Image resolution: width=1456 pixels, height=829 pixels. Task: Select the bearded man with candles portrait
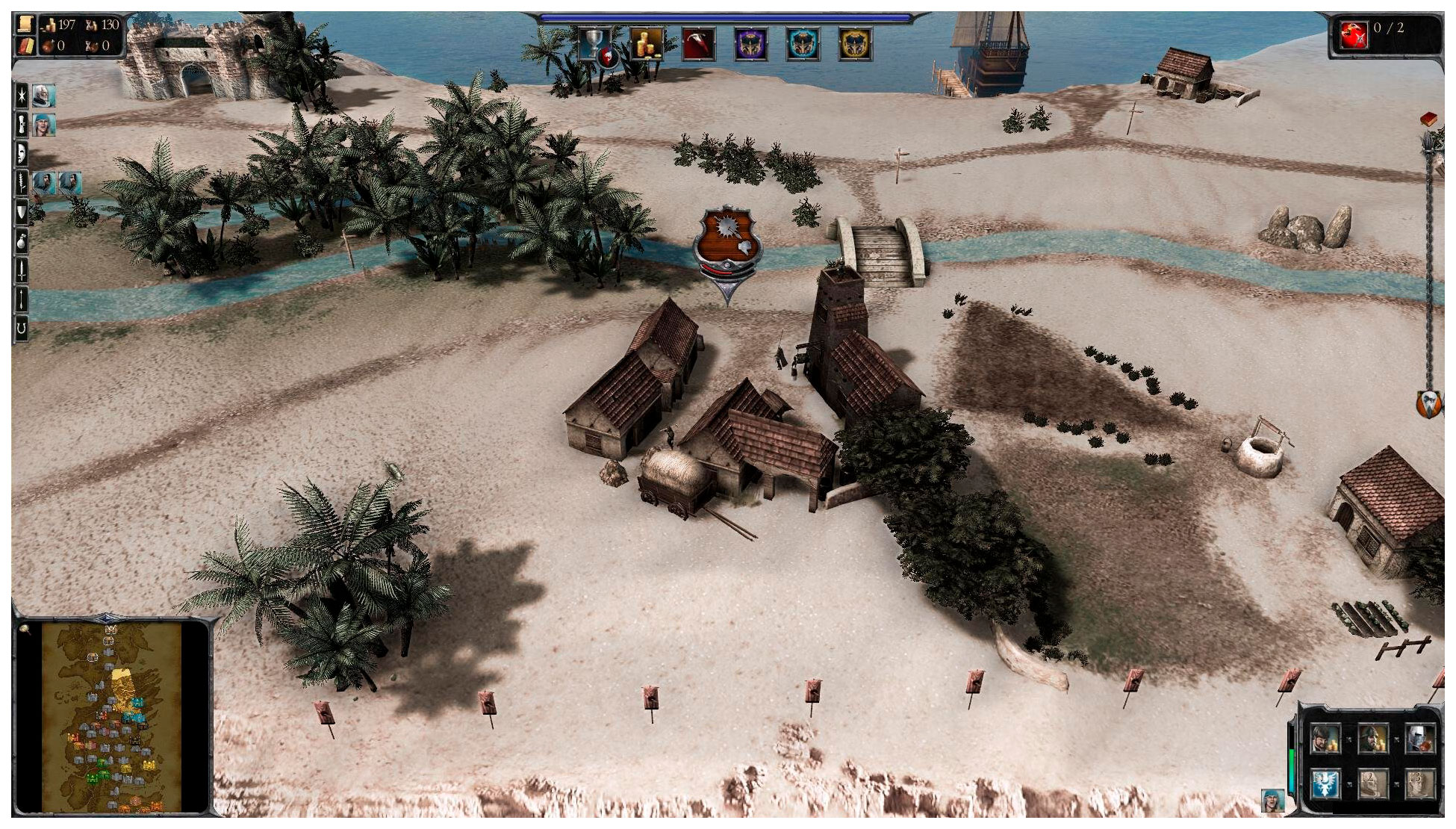click(x=1326, y=739)
